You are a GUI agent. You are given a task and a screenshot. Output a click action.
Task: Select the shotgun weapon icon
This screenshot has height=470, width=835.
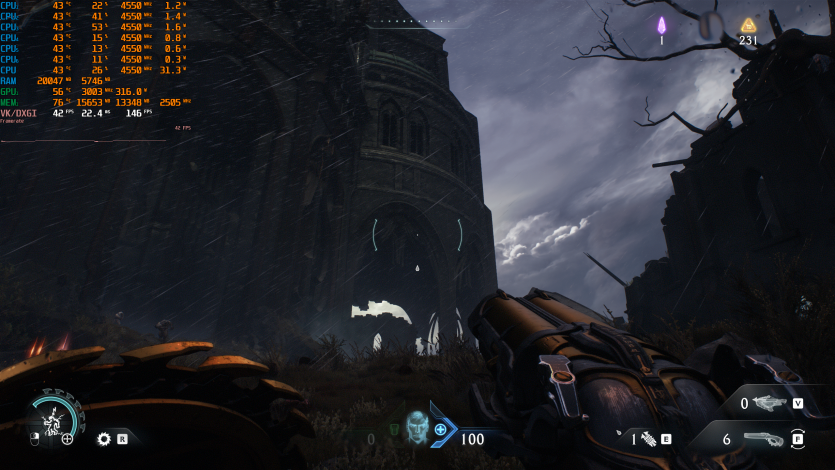764,440
